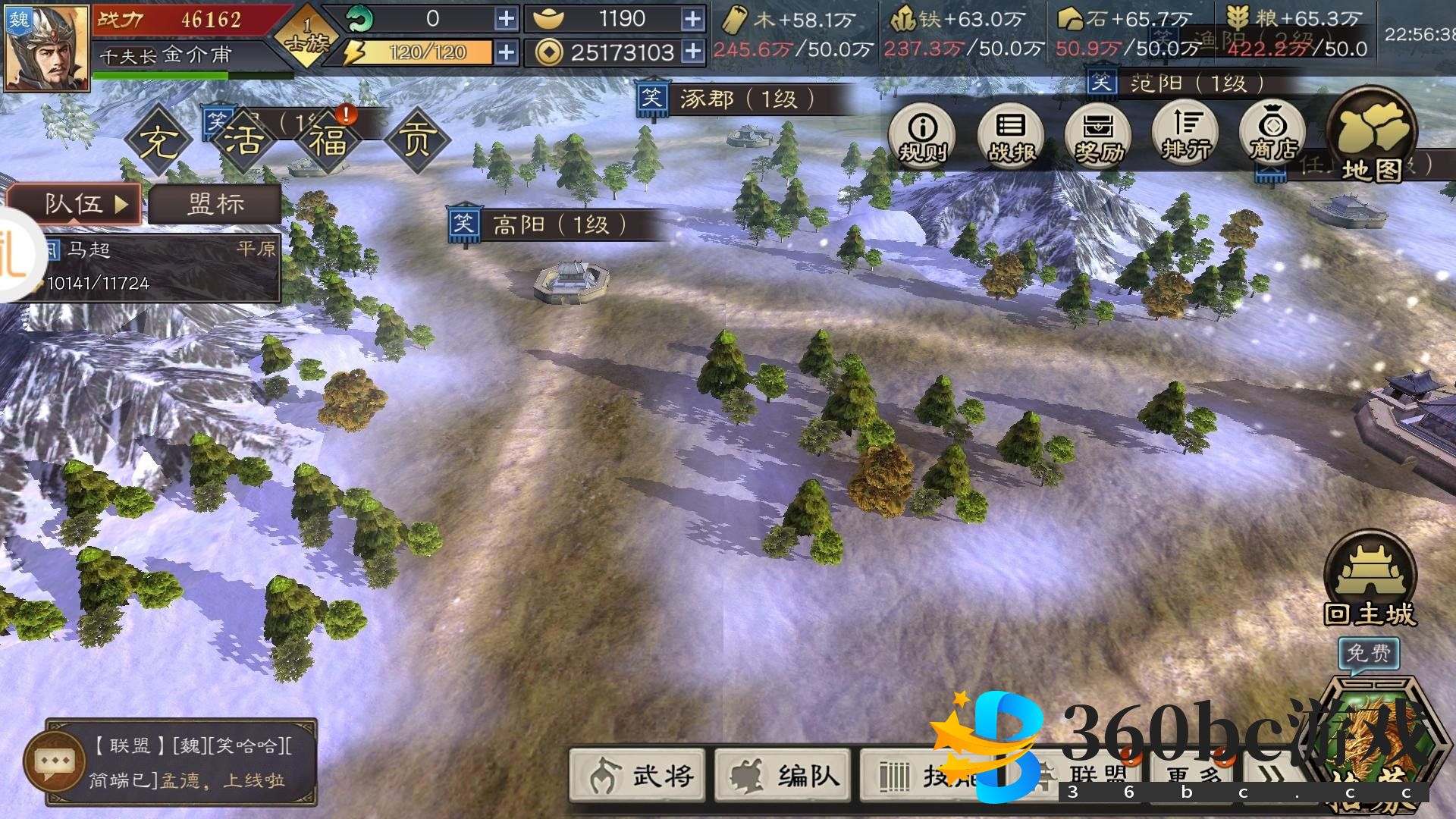1456x819 pixels.
Task: Open the 奖励 rewards chest
Action: pos(1098,134)
